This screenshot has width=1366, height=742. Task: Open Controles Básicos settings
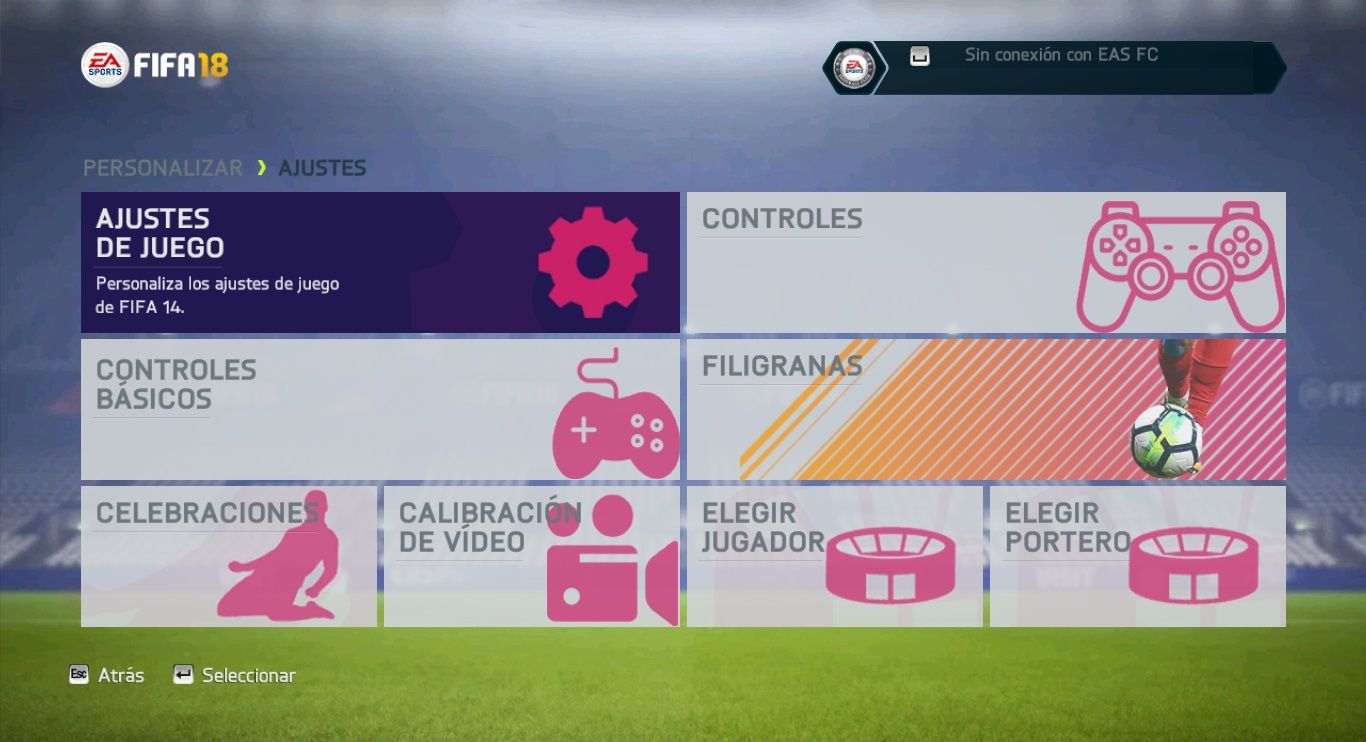(x=380, y=409)
